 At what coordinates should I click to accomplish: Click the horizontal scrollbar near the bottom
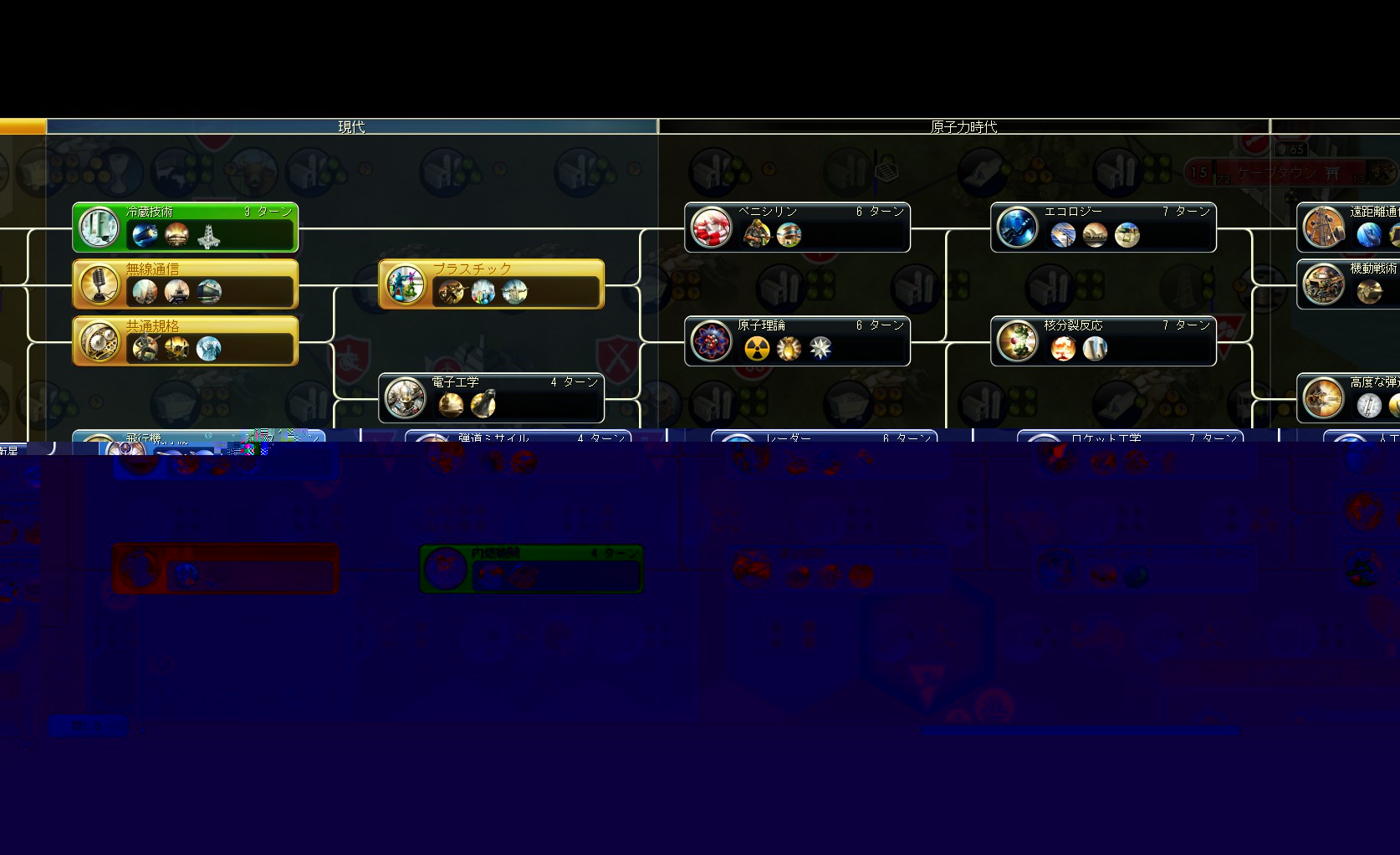click(1079, 732)
